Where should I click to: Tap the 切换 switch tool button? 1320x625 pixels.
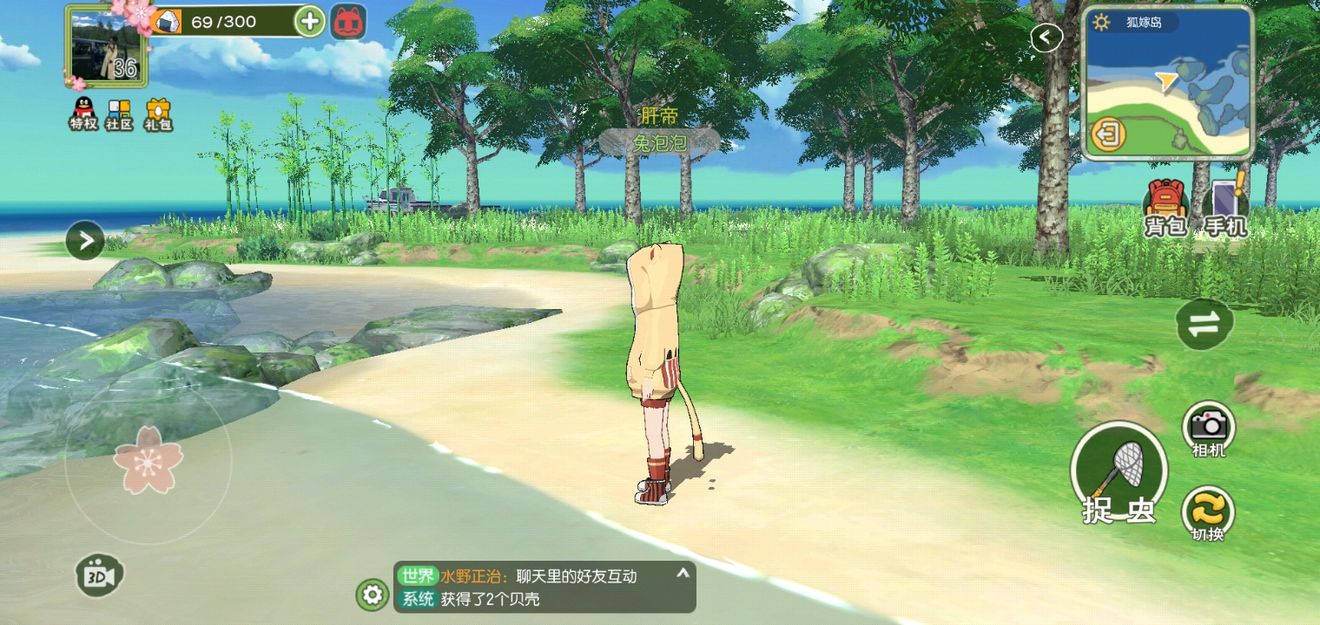click(x=1208, y=512)
